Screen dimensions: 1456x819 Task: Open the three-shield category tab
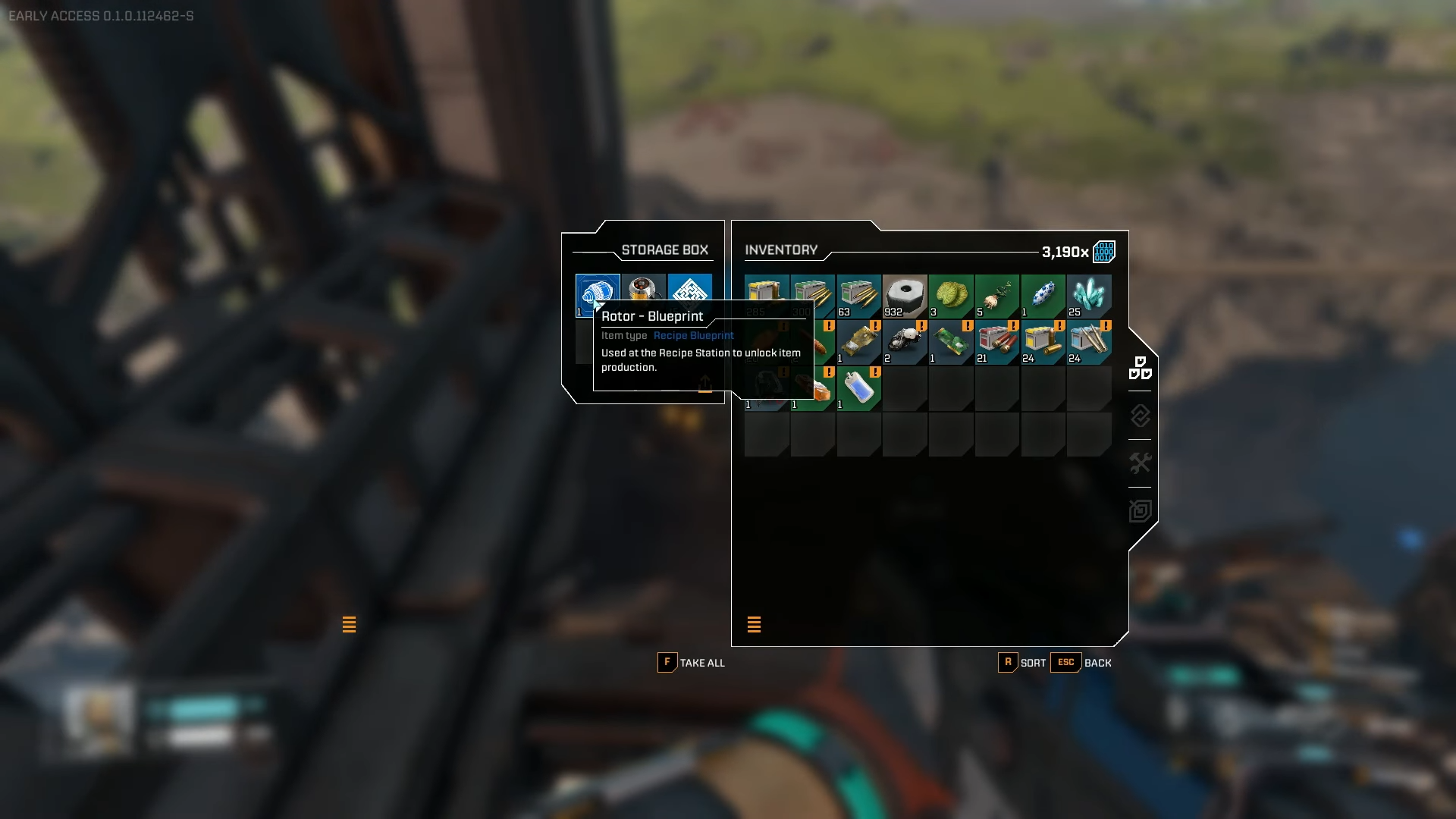(x=1140, y=368)
